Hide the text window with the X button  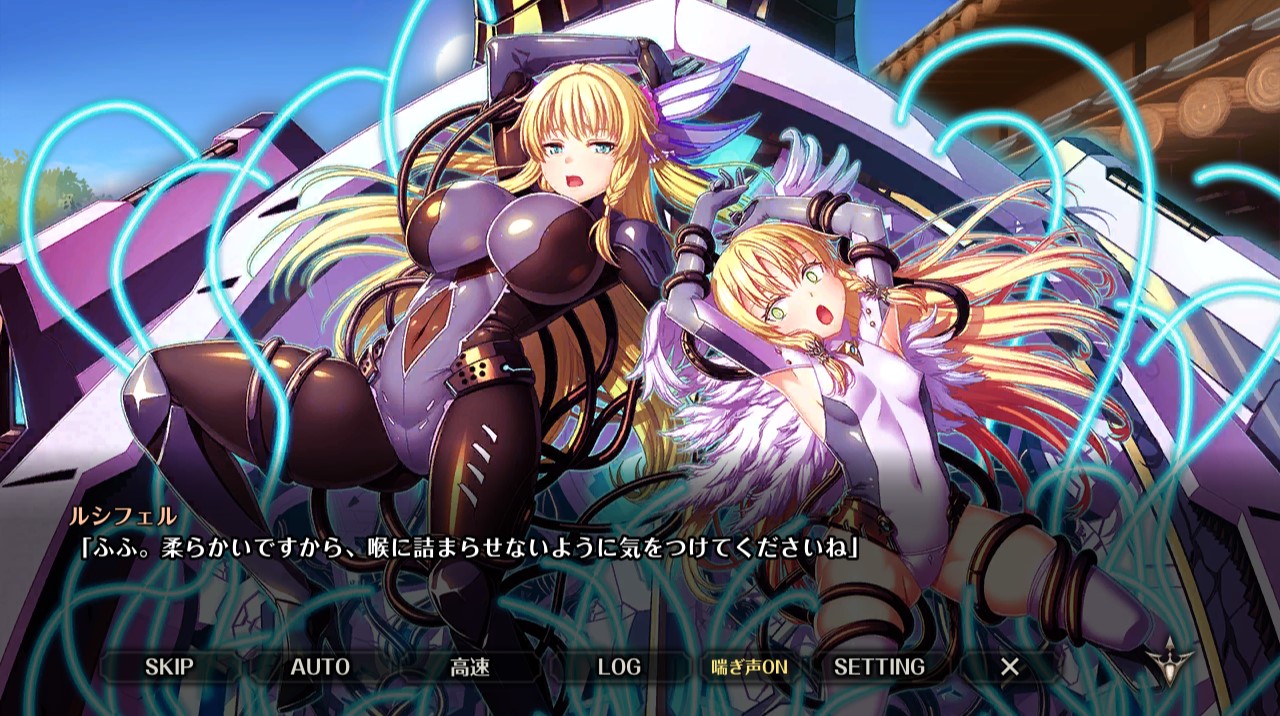click(x=1010, y=667)
